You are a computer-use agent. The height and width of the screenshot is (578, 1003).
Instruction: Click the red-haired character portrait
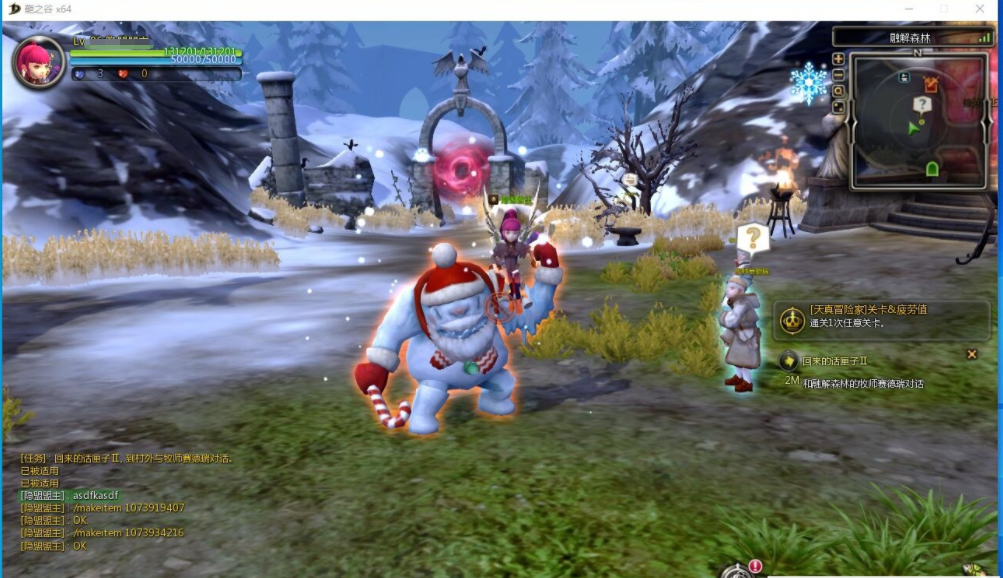click(38, 62)
